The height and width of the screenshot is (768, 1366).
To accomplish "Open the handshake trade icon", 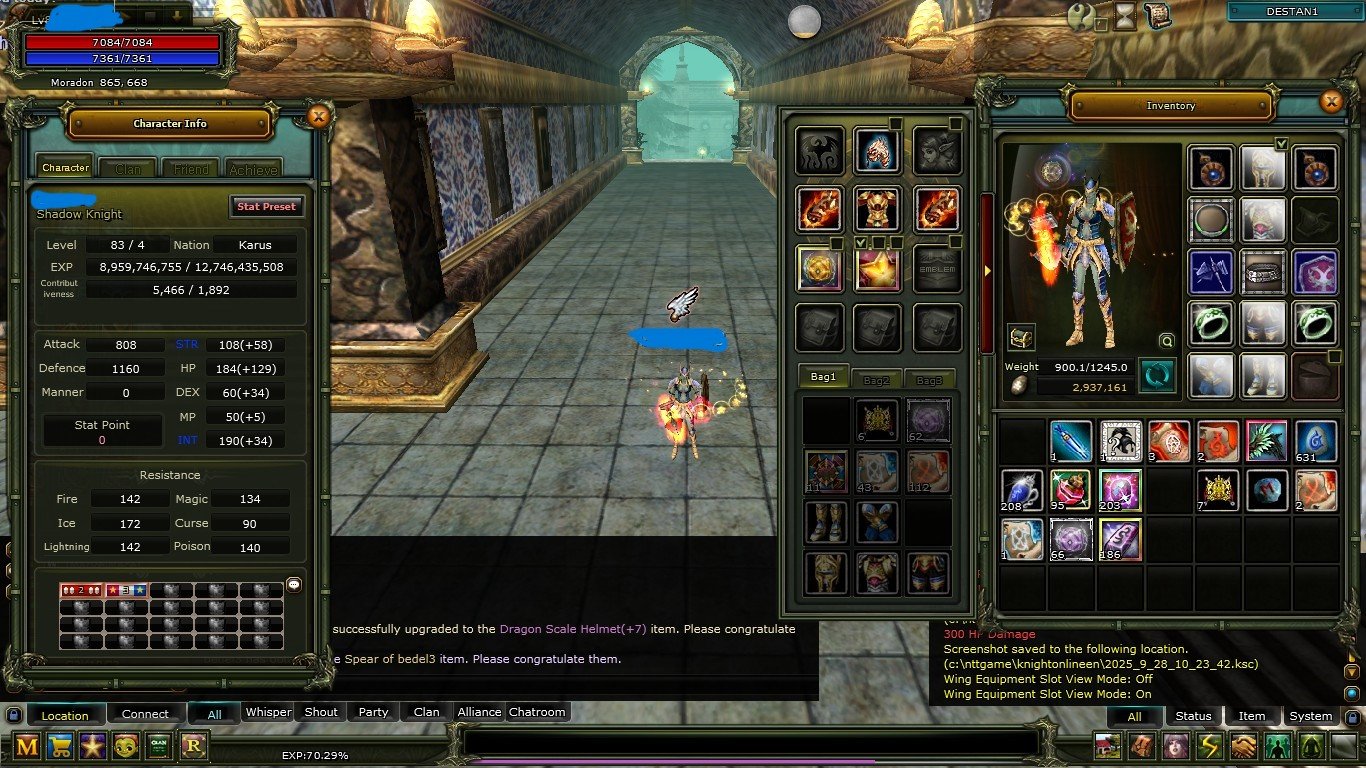I will pos(1244,746).
